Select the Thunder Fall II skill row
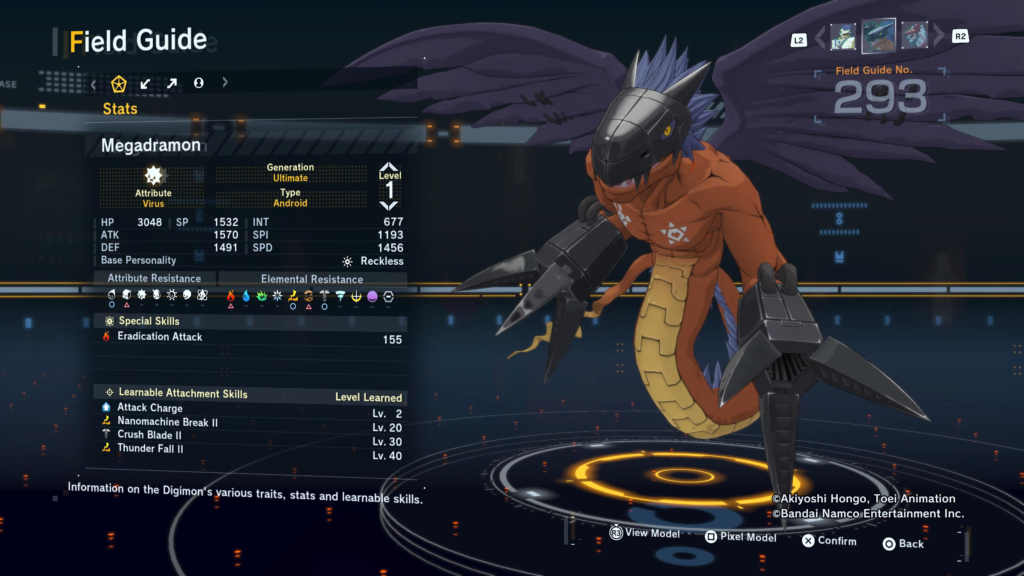Viewport: 1024px width, 576px height. tap(252, 449)
